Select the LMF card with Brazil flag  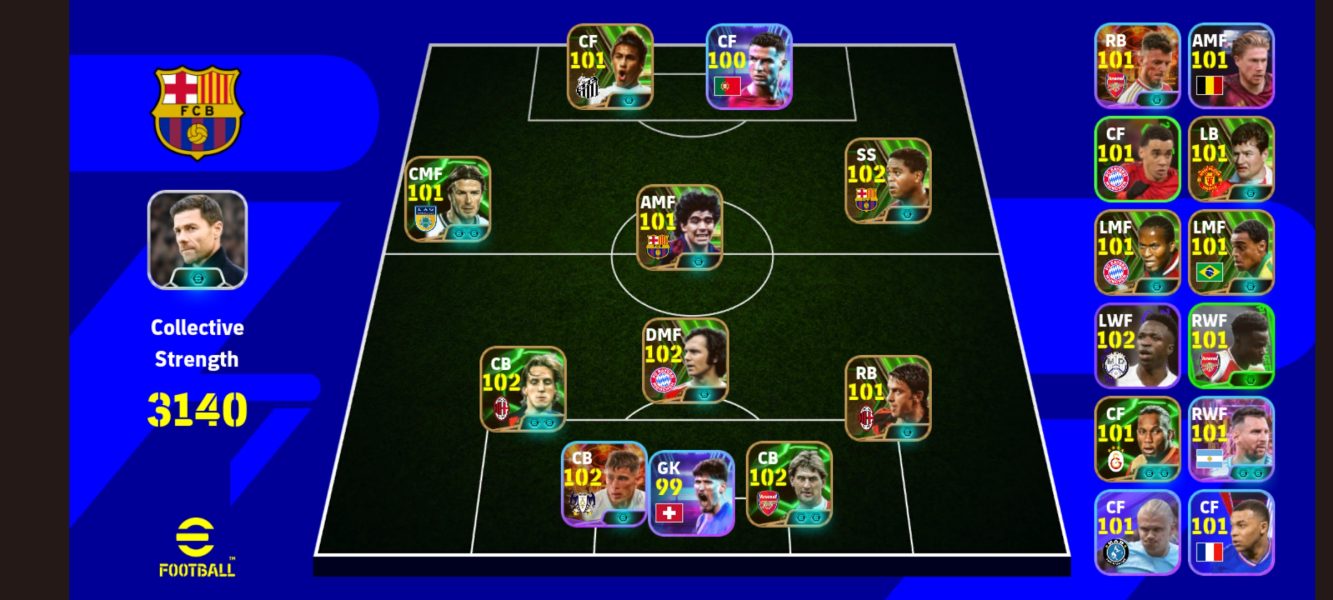(x=1231, y=252)
